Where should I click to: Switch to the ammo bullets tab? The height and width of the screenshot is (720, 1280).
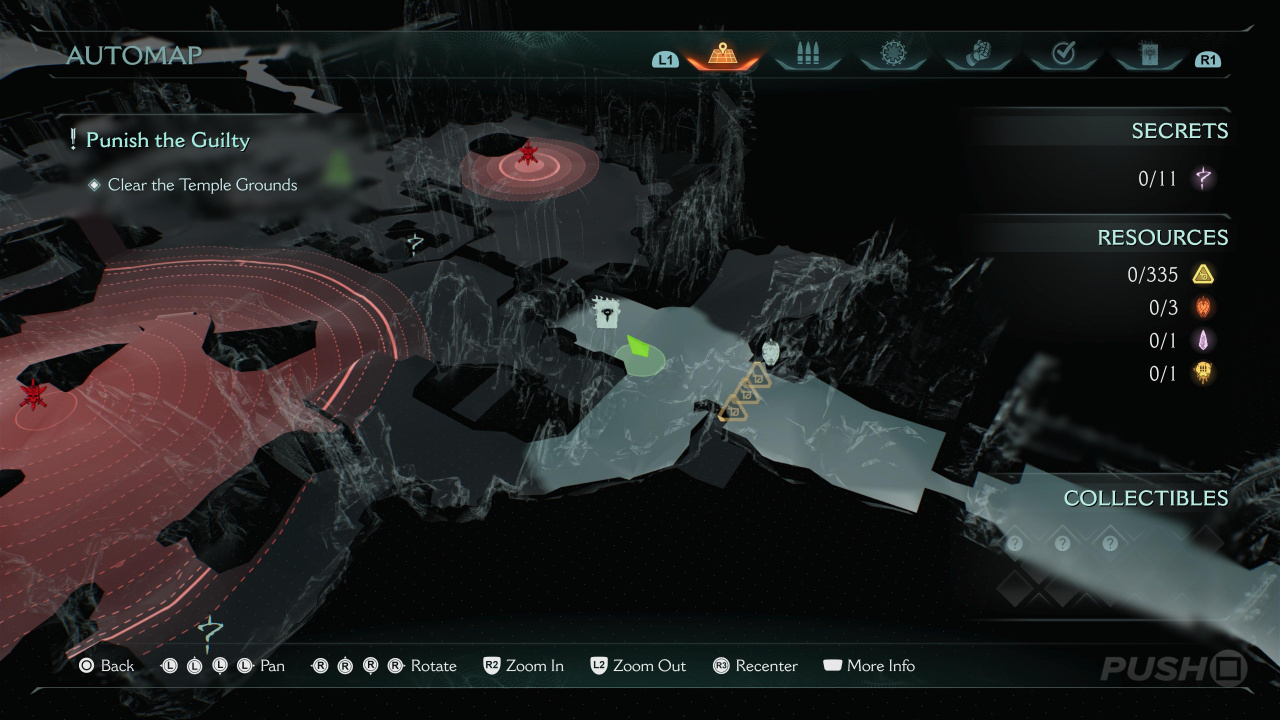point(807,54)
